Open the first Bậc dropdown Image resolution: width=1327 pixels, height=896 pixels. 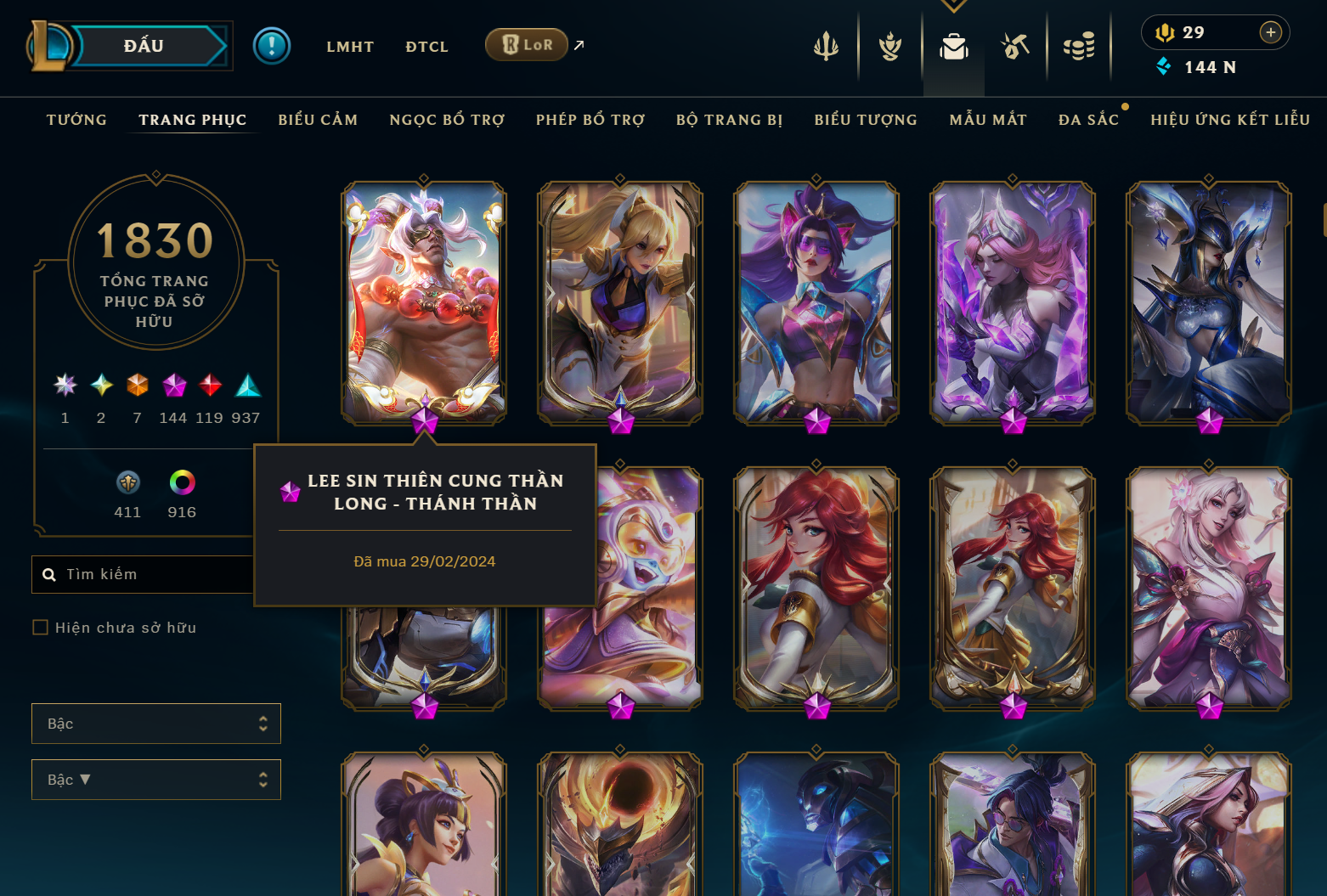pyautogui.click(x=156, y=723)
